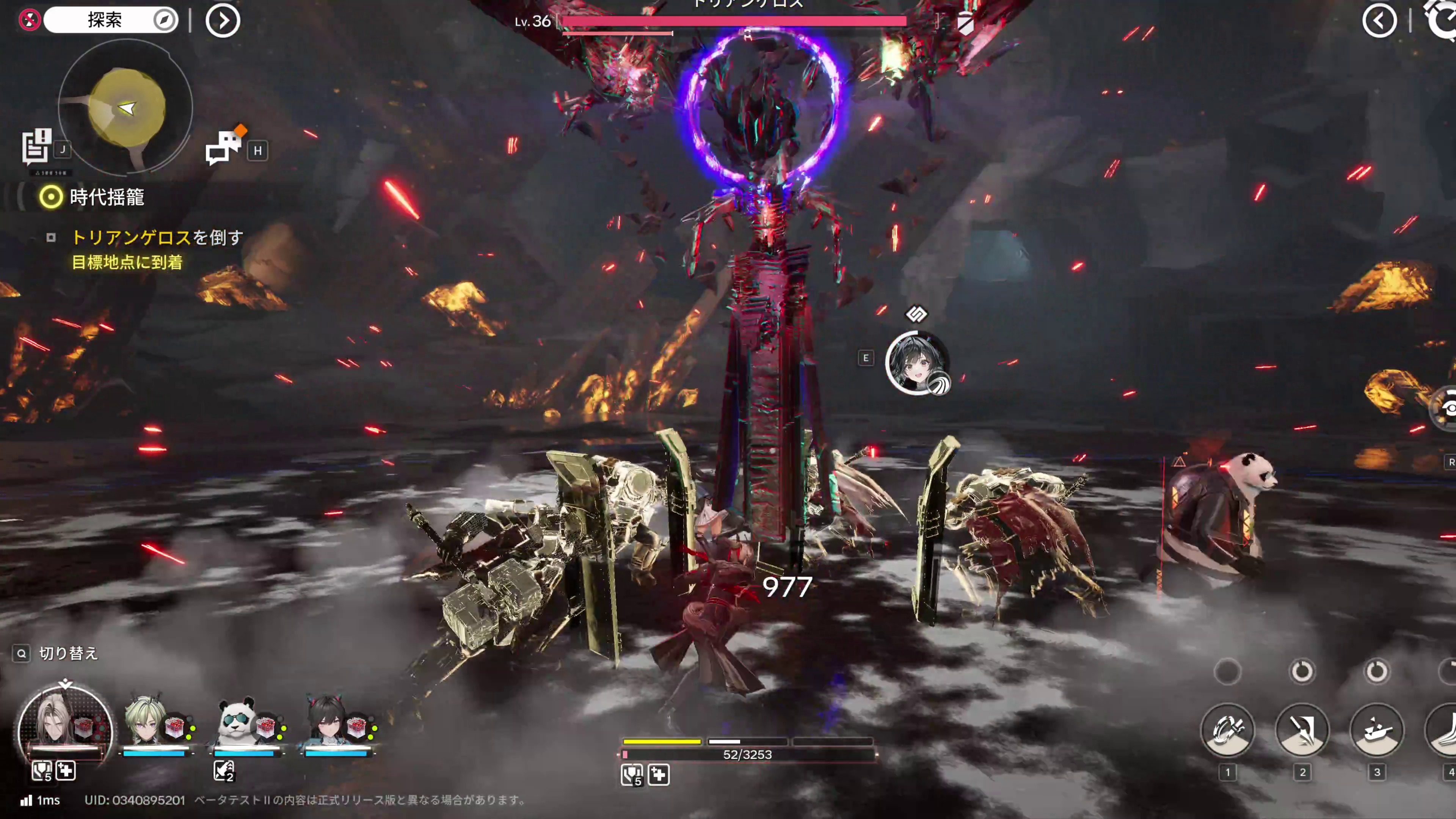Open the mission log document icon
Viewport: 1456px width, 819px height.
click(36, 146)
